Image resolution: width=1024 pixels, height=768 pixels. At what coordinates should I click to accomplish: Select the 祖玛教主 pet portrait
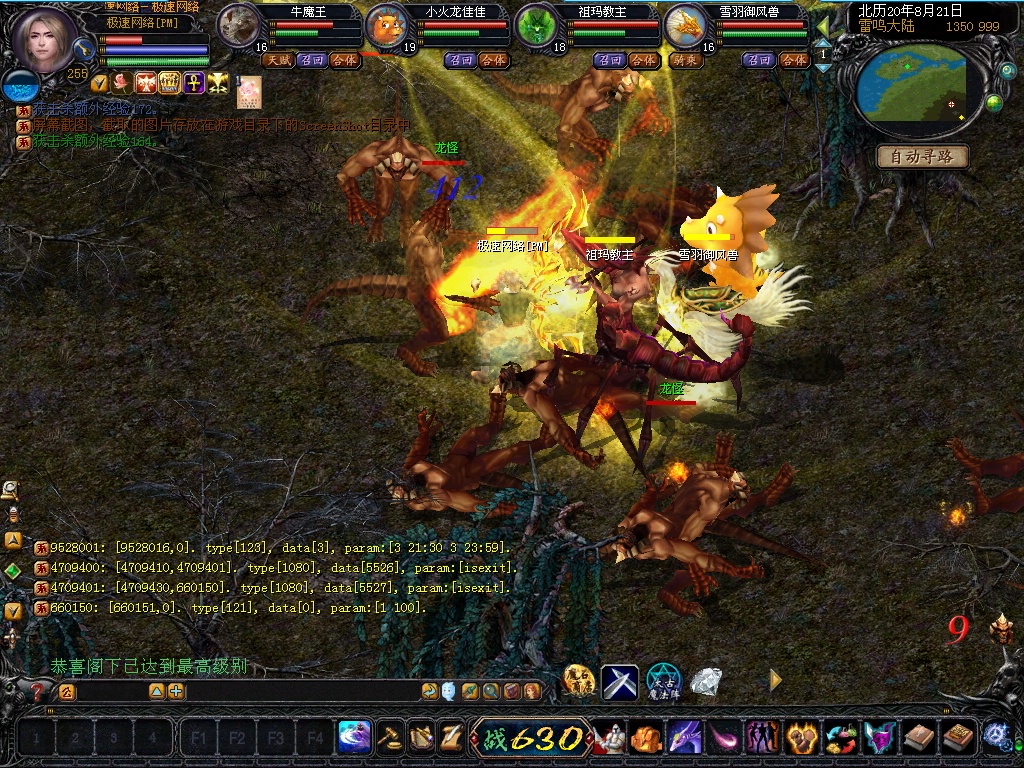(537, 26)
